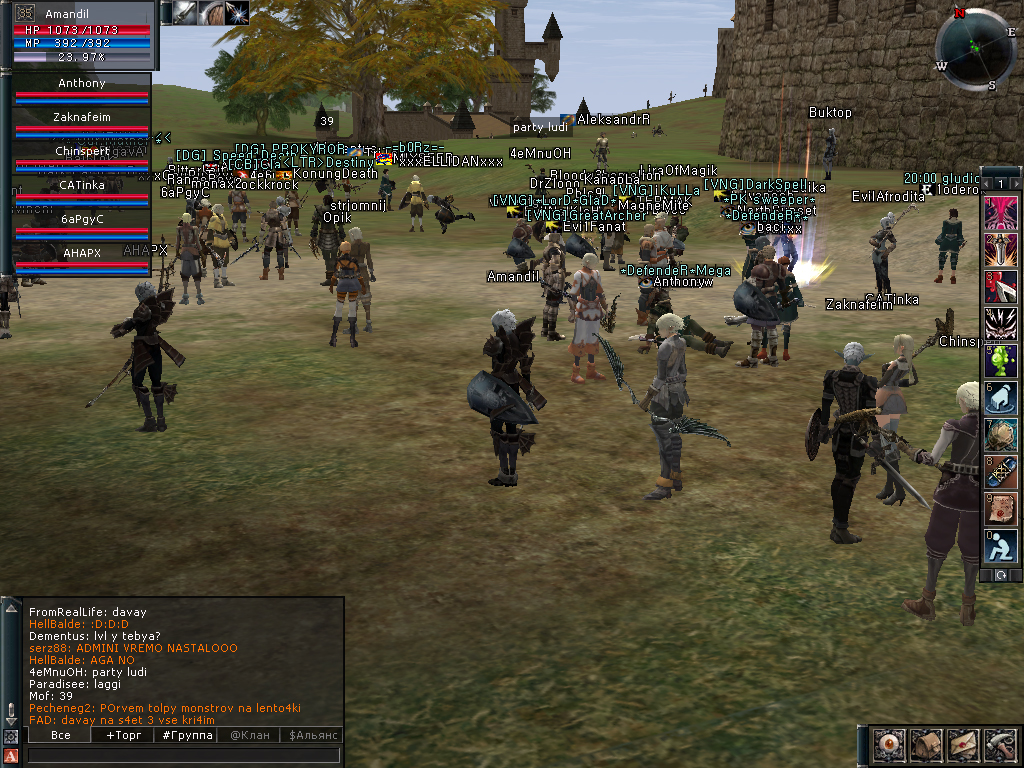This screenshot has width=1024, height=768.
Task: Switch chat to the #Группа party tab
Action: pos(188,735)
